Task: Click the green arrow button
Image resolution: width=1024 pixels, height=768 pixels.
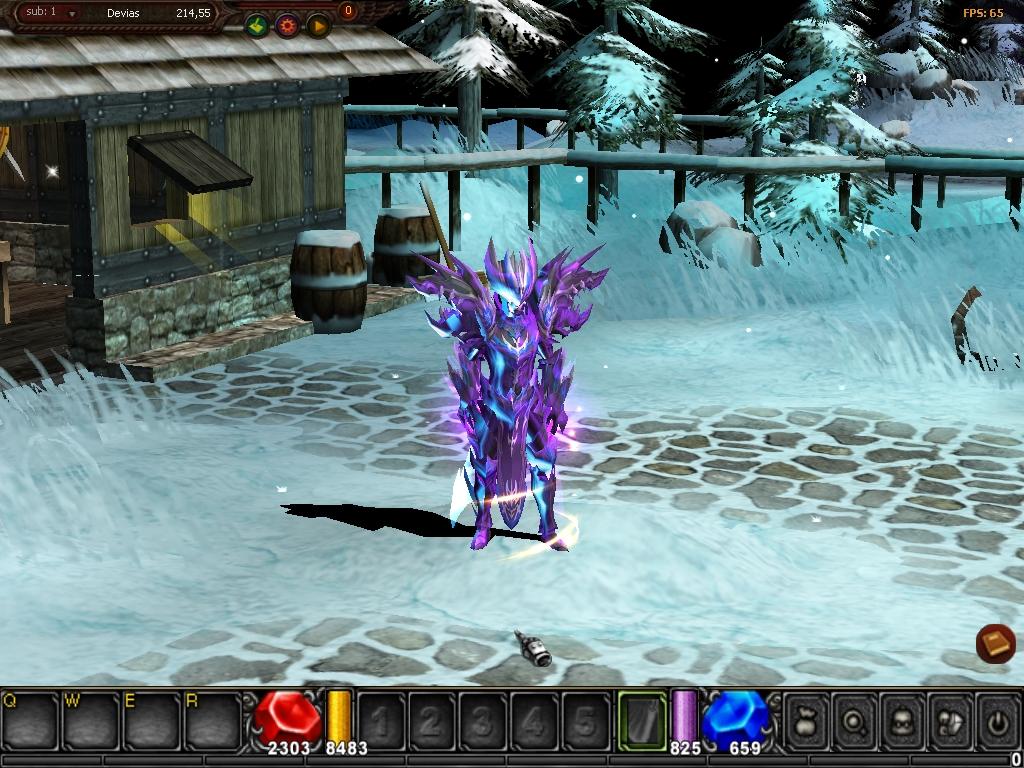Action: click(258, 25)
